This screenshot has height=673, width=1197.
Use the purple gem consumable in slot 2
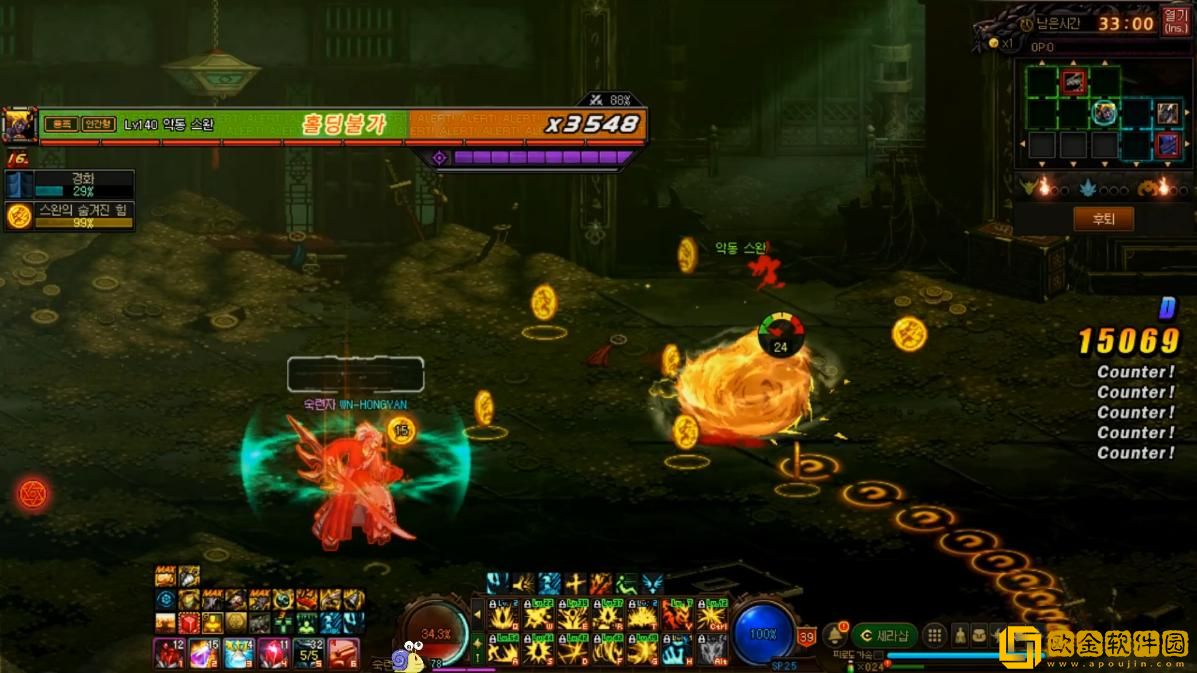pyautogui.click(x=204, y=653)
